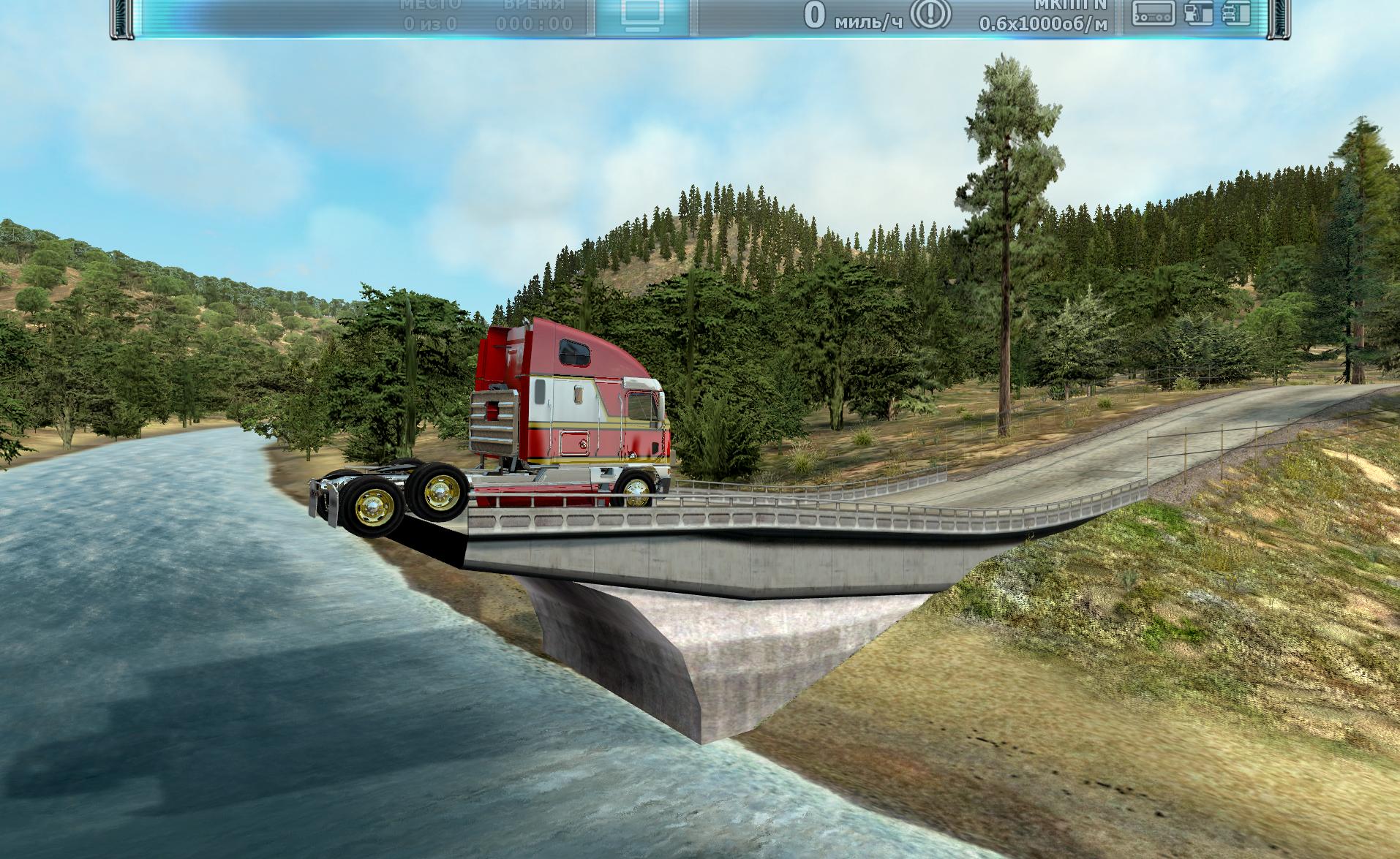
Task: Open the truck service icon
Action: coord(1235,13)
